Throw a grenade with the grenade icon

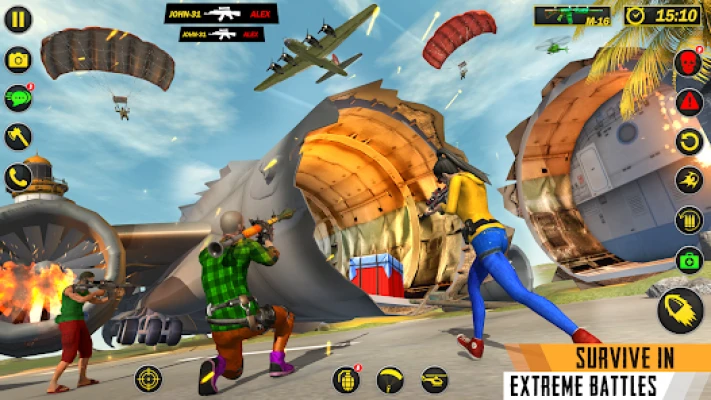click(346, 379)
